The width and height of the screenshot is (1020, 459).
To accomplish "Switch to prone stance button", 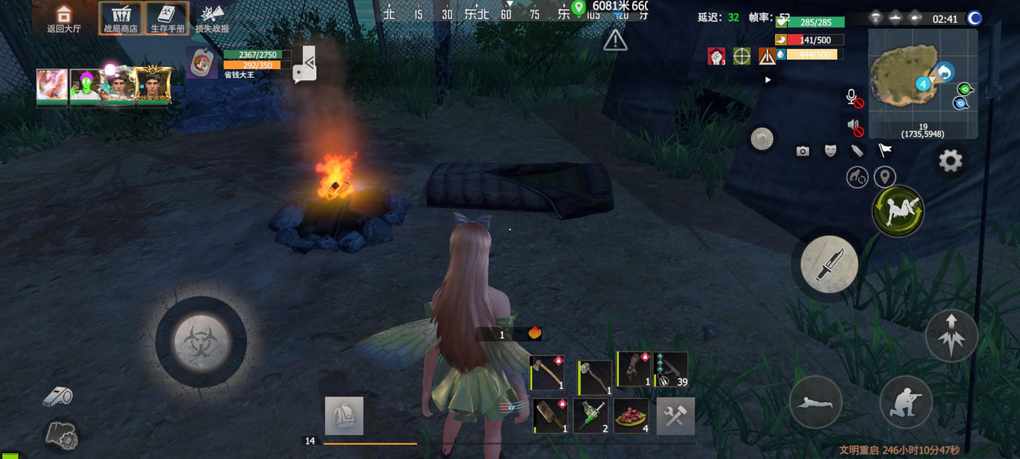I will click(x=816, y=402).
